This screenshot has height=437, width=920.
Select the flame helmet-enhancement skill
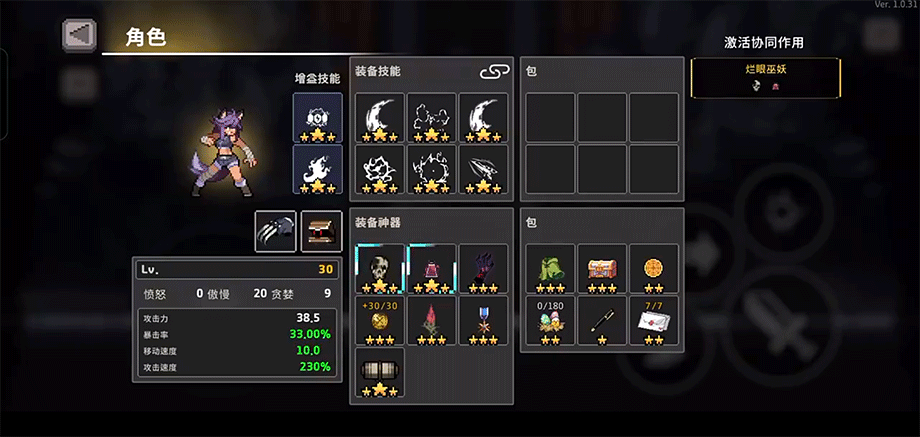point(317,169)
